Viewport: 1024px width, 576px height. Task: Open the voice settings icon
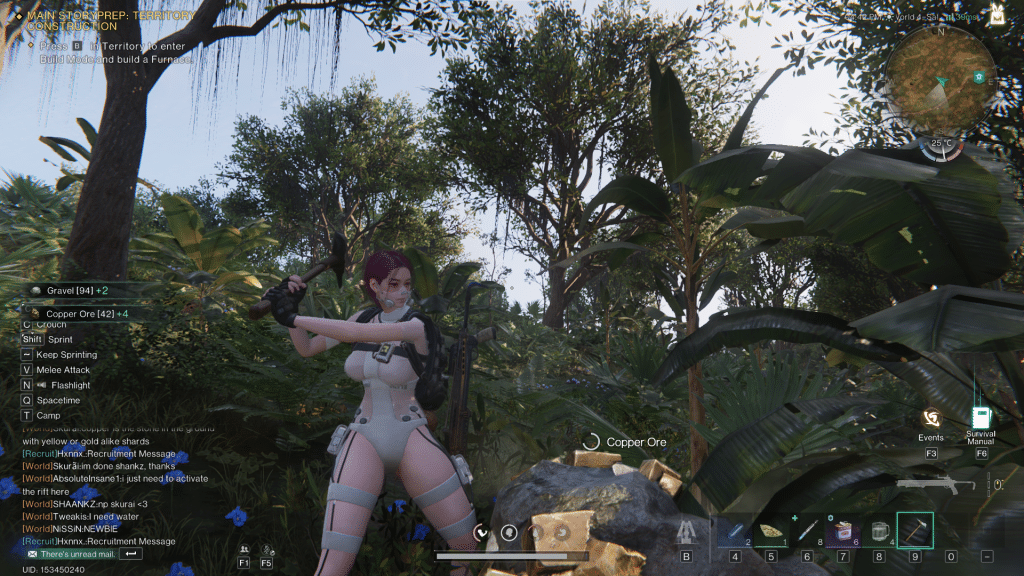tap(266, 549)
